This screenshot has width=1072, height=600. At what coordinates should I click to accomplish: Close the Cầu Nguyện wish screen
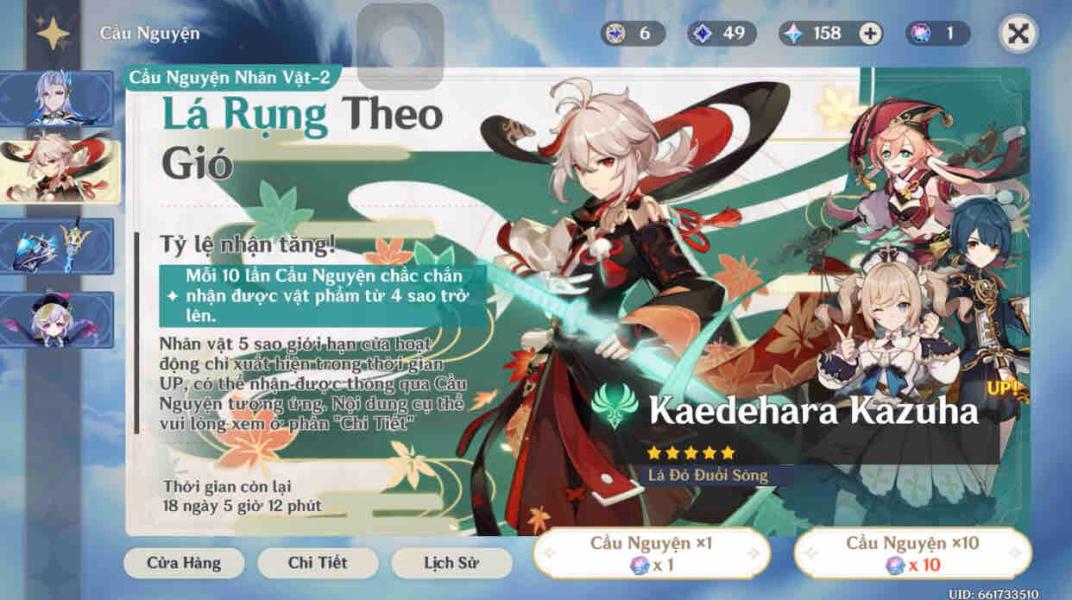point(1018,33)
